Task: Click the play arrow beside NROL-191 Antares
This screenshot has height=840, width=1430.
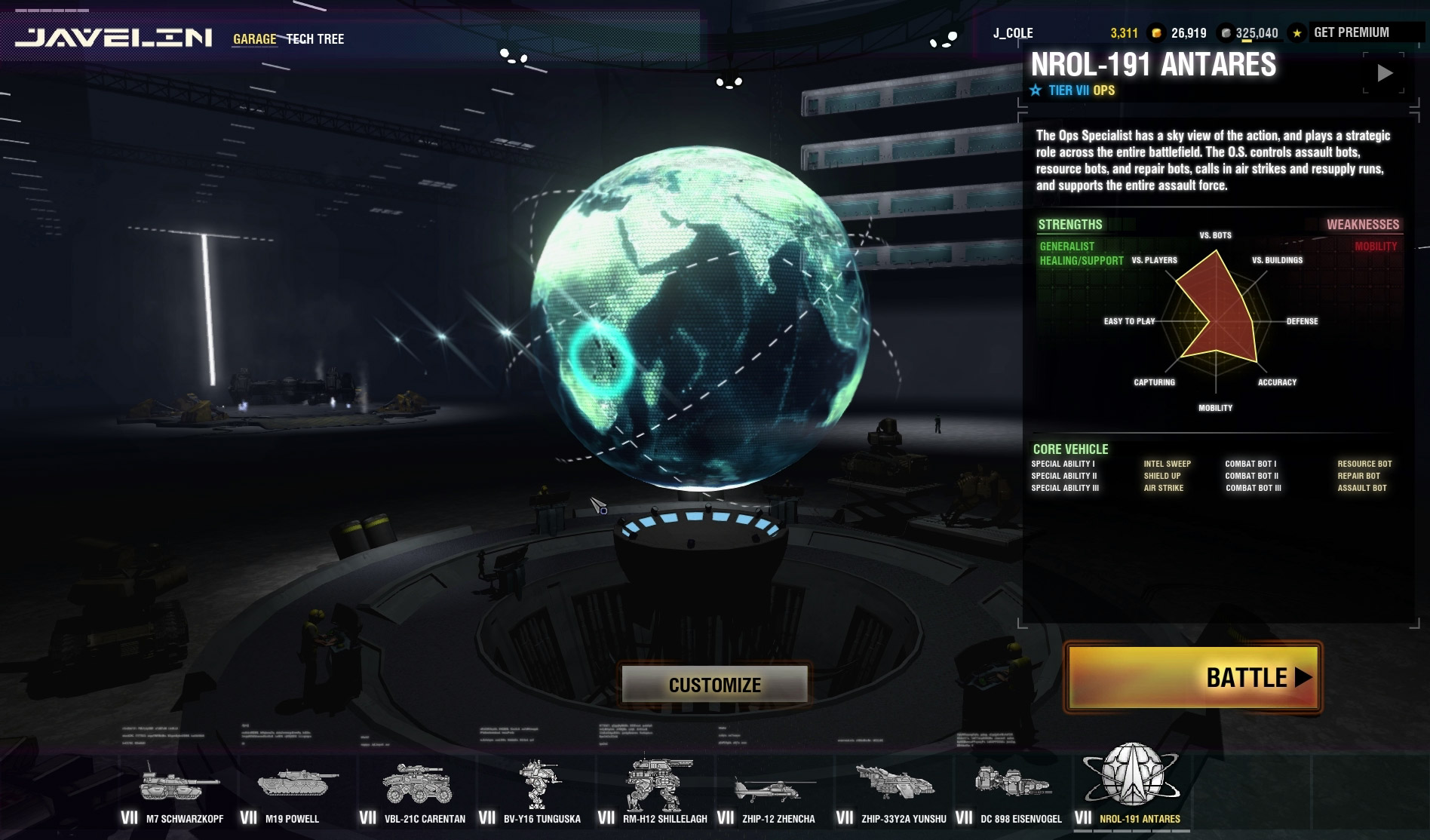Action: (x=1385, y=73)
